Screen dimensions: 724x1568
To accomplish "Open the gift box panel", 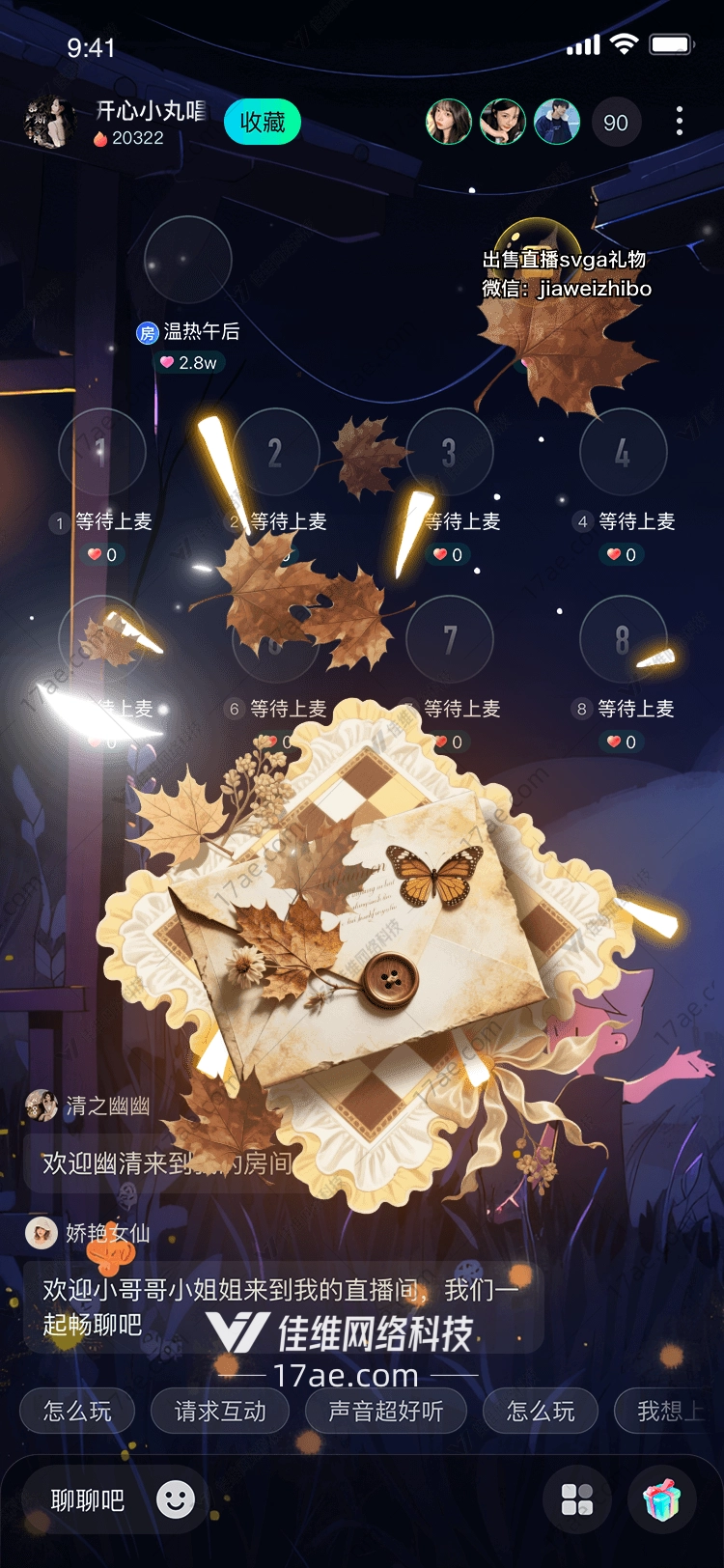I will point(662,1499).
